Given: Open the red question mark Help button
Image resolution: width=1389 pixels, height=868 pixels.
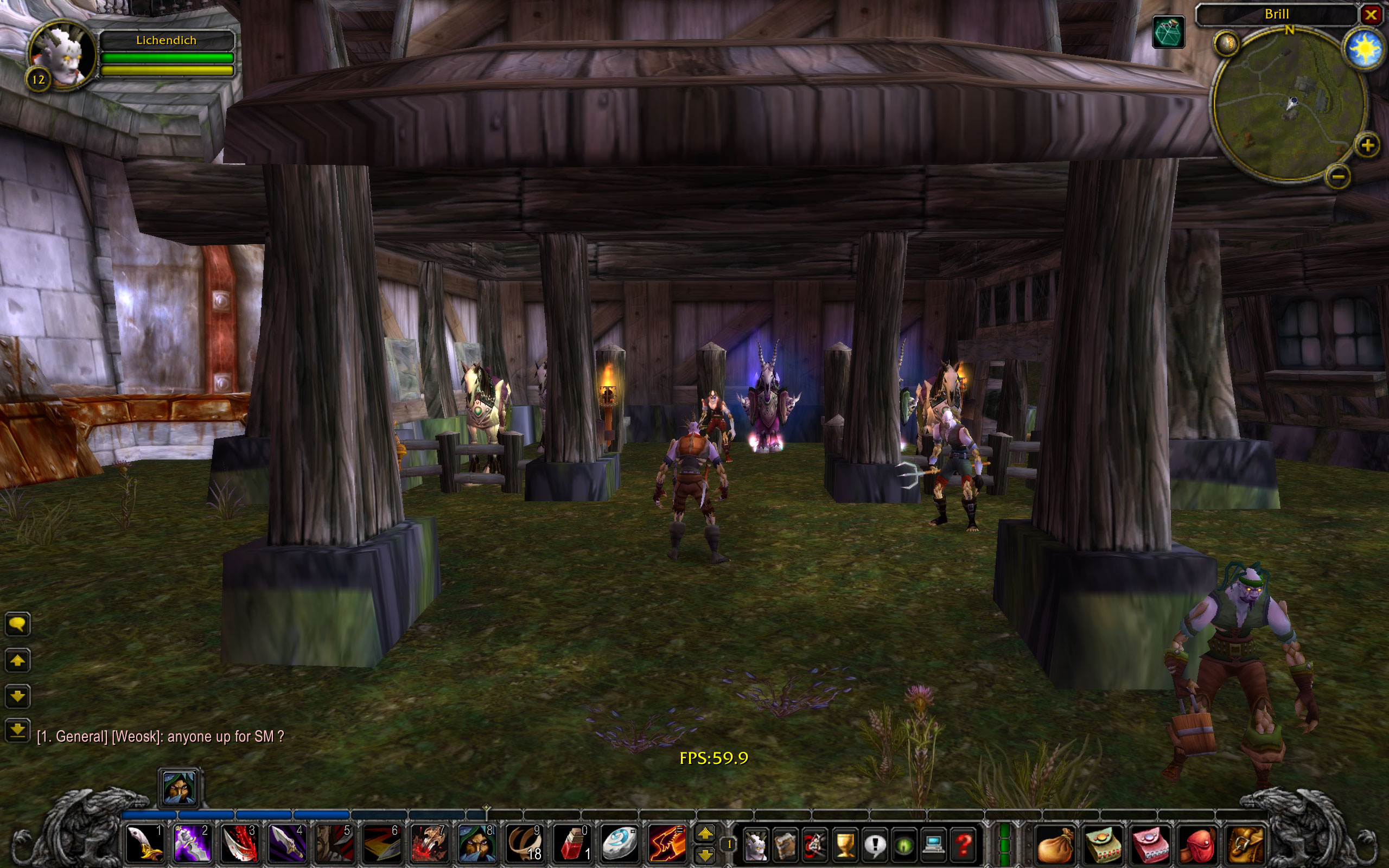Looking at the screenshot, I should click(x=964, y=845).
